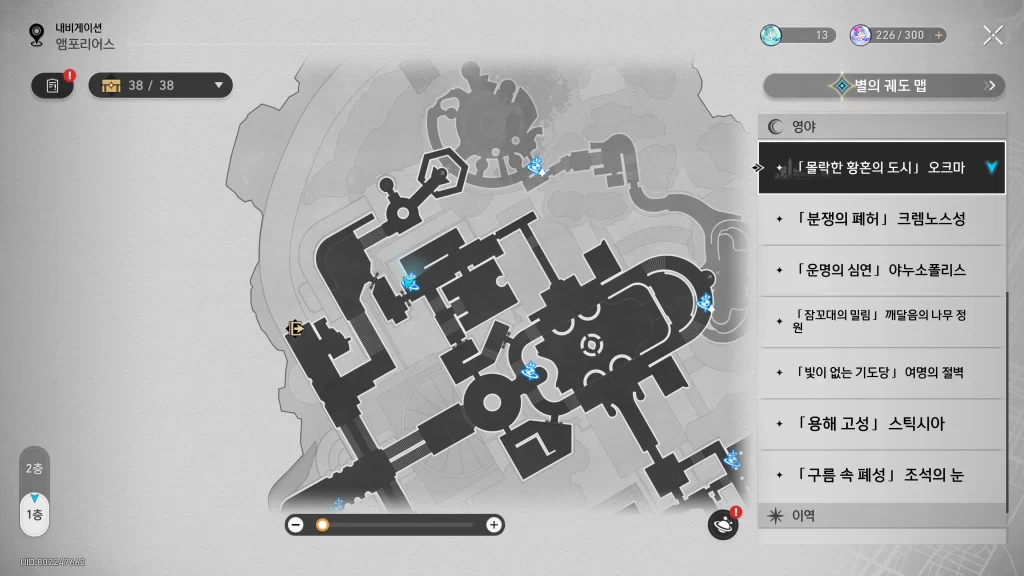This screenshot has height=576, width=1024.
Task: Expand the 이역 category header
Action: pyautogui.click(x=880, y=516)
